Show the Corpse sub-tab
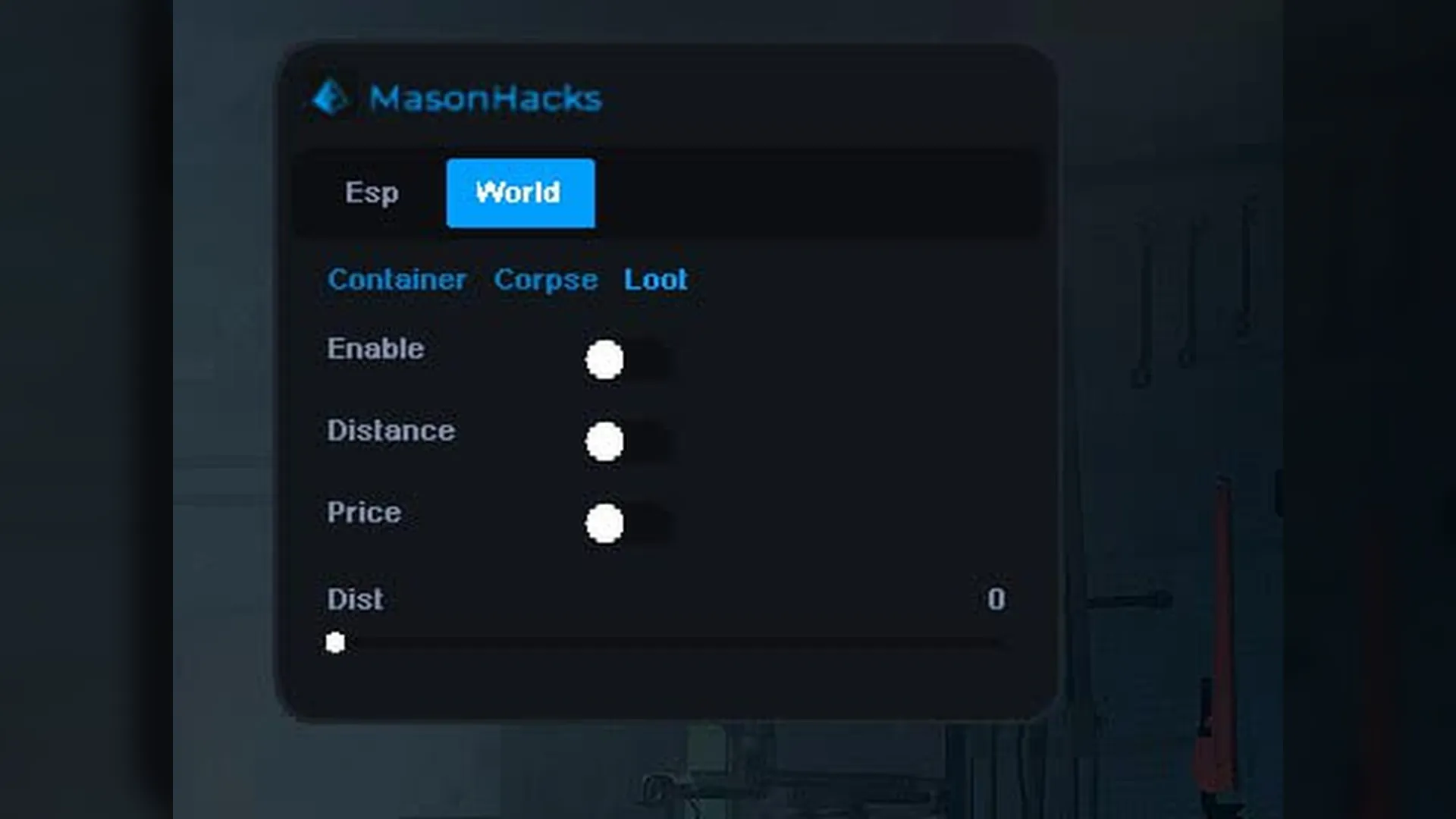This screenshot has height=819, width=1456. [x=545, y=280]
